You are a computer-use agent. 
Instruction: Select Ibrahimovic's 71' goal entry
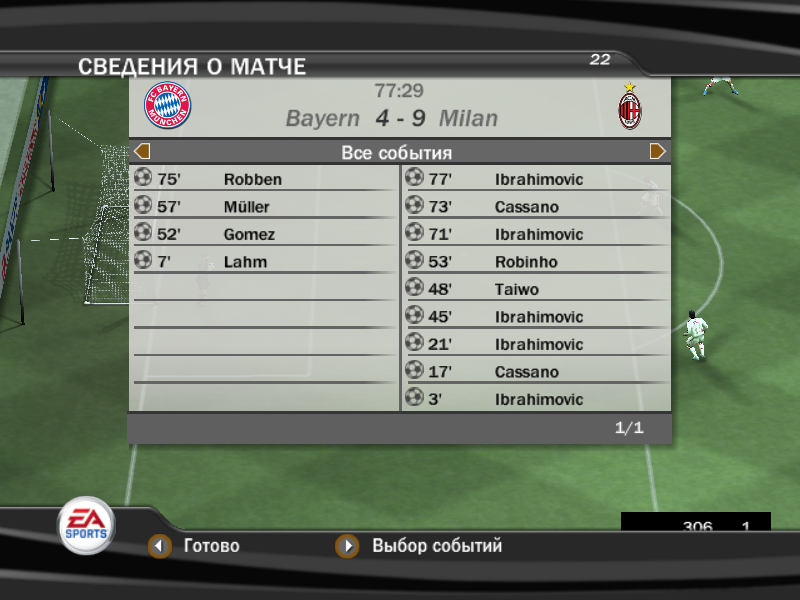tap(536, 234)
